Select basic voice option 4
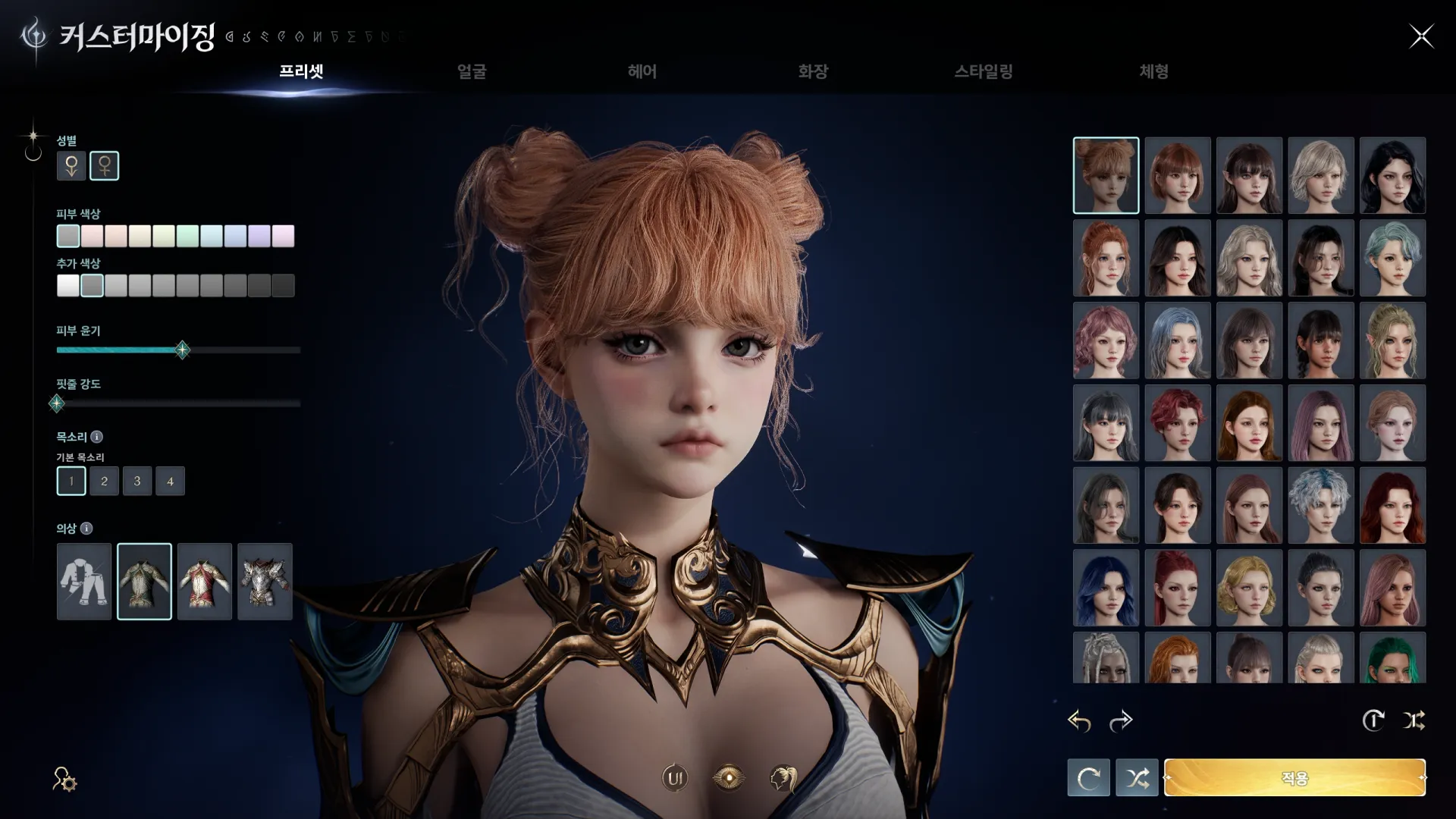This screenshot has height=819, width=1456. coord(170,481)
